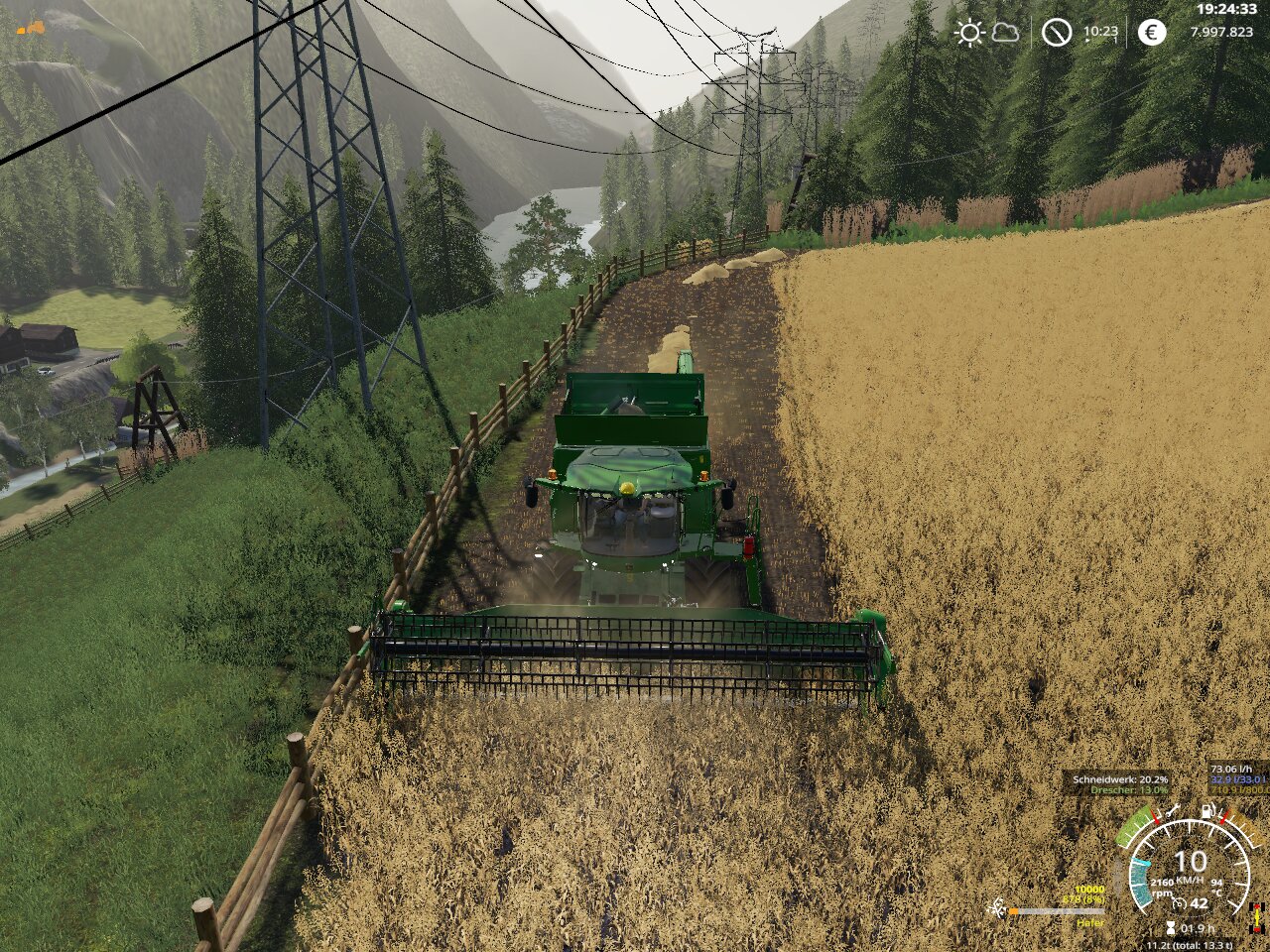Click the euro money icon

(x=1151, y=33)
